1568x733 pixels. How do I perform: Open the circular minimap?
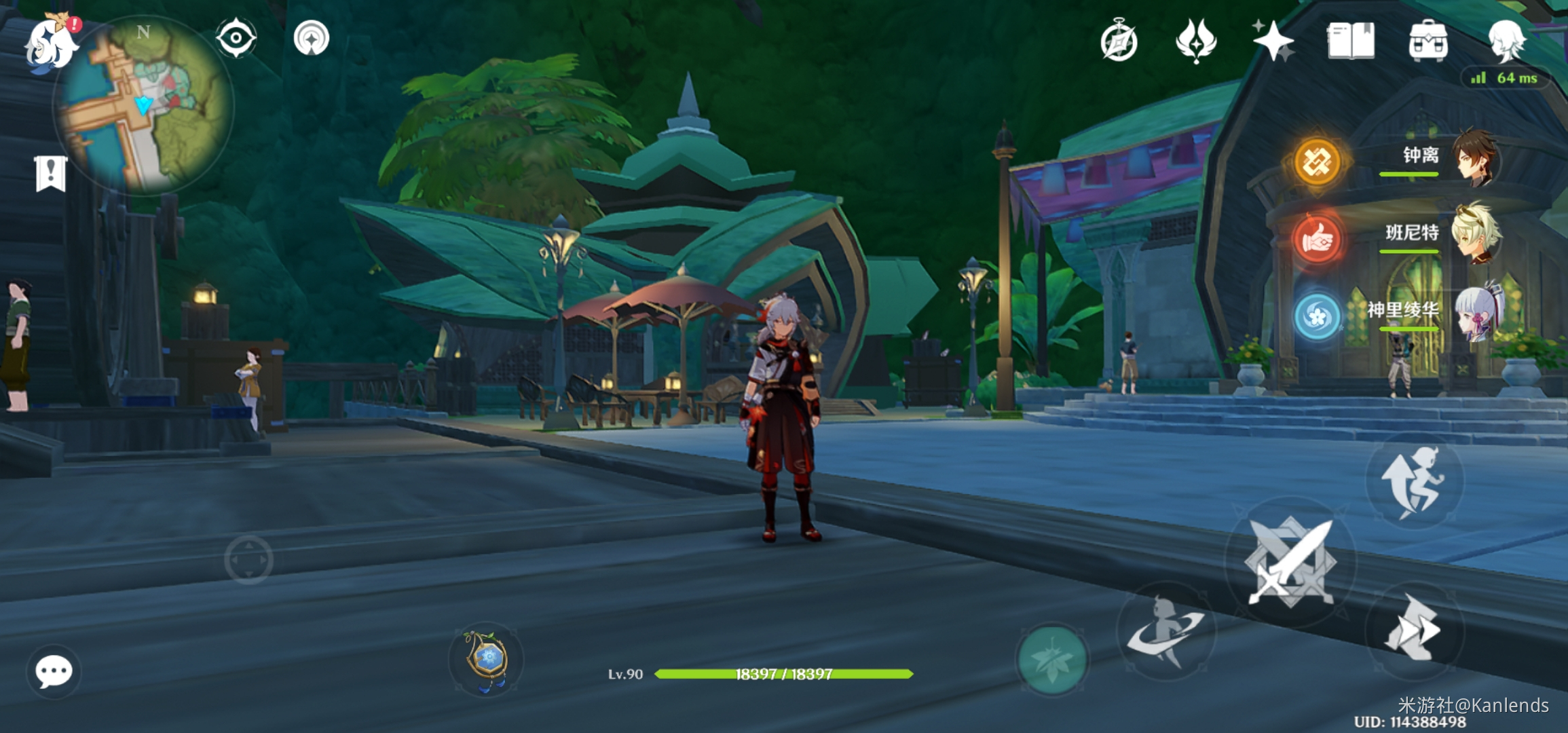click(144, 105)
